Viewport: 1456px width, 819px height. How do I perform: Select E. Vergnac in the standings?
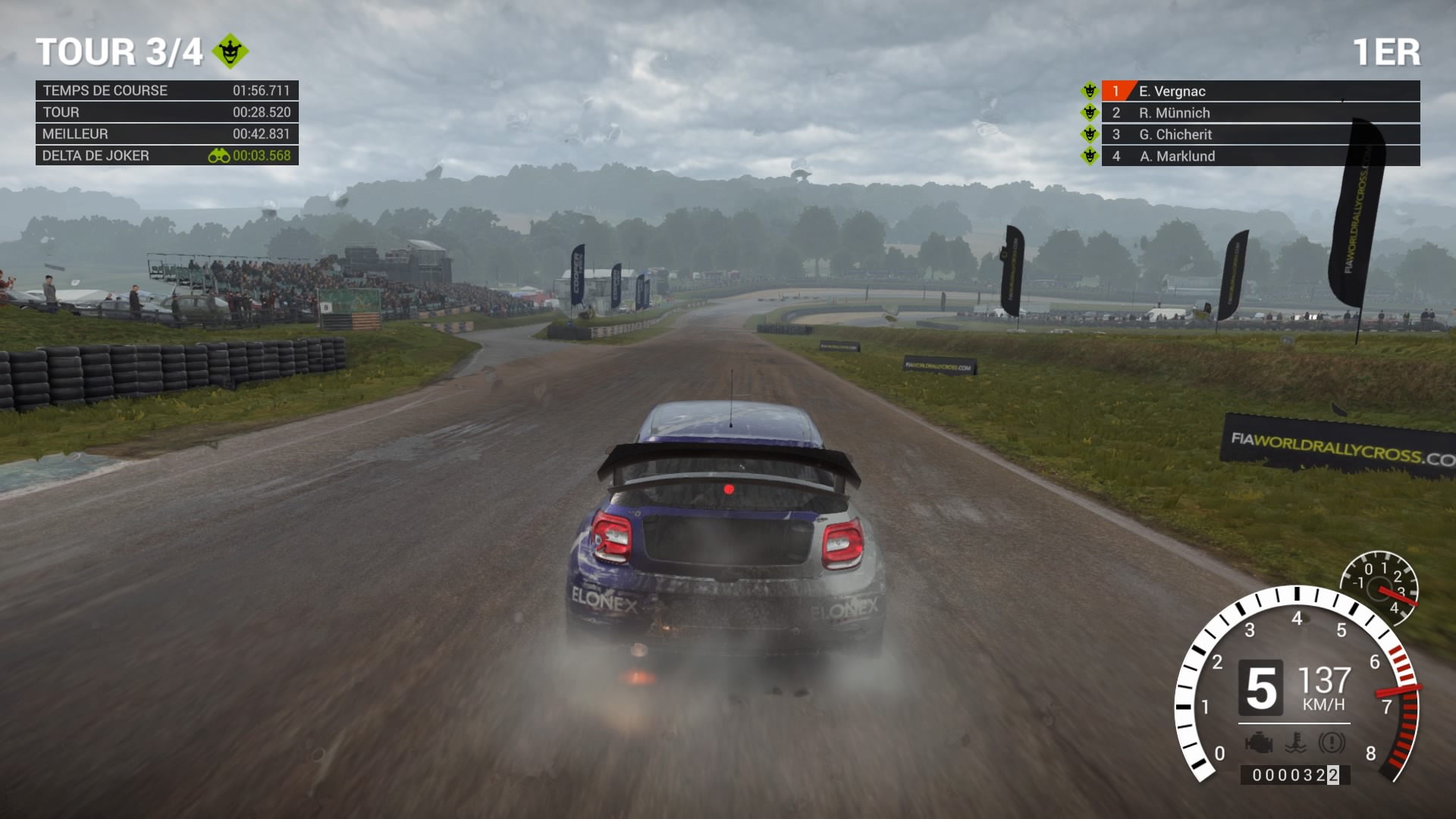coord(1259,91)
